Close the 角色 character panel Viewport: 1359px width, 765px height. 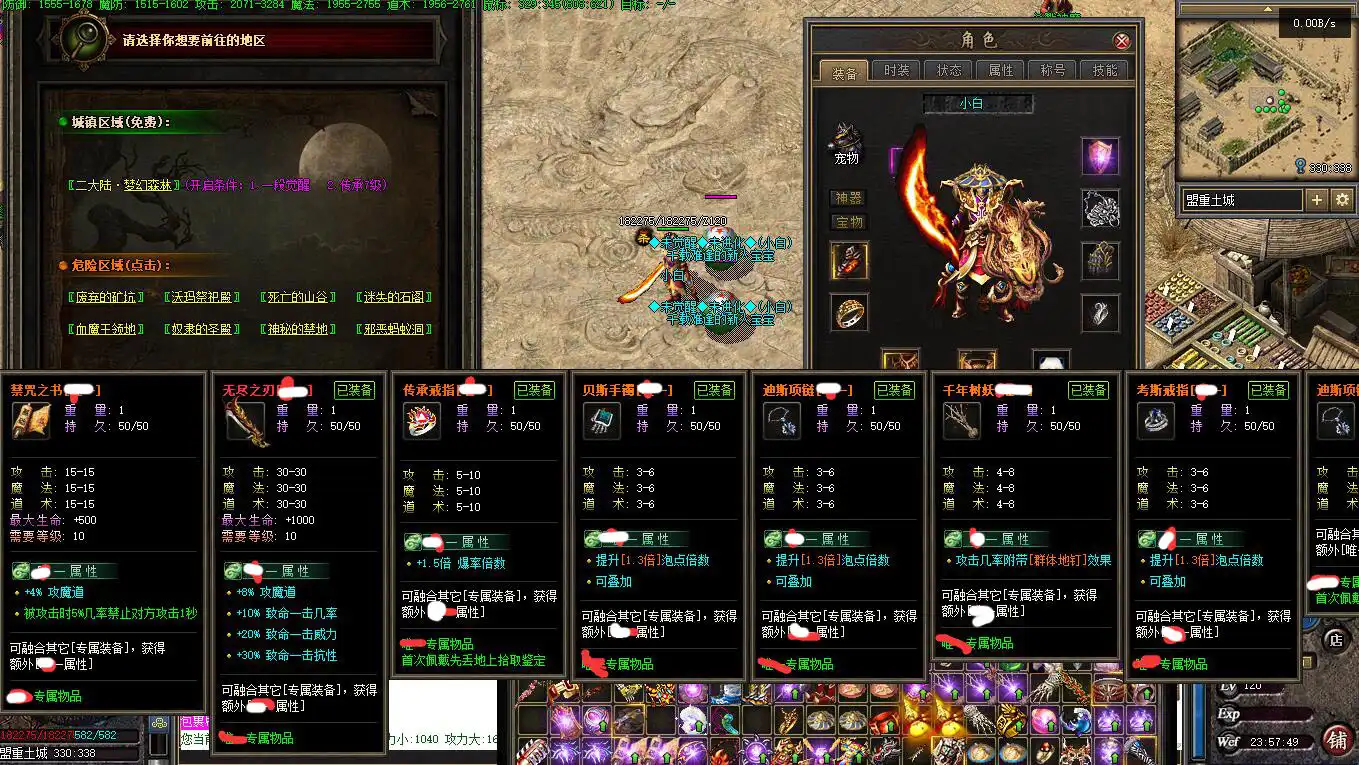(1122, 41)
